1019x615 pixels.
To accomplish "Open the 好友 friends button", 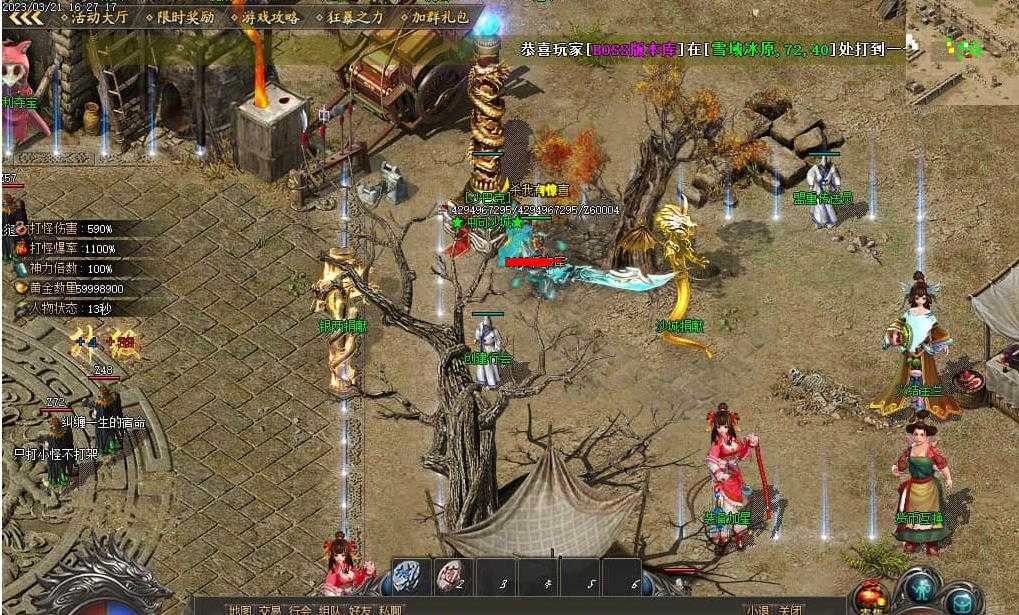I will (x=360, y=608).
